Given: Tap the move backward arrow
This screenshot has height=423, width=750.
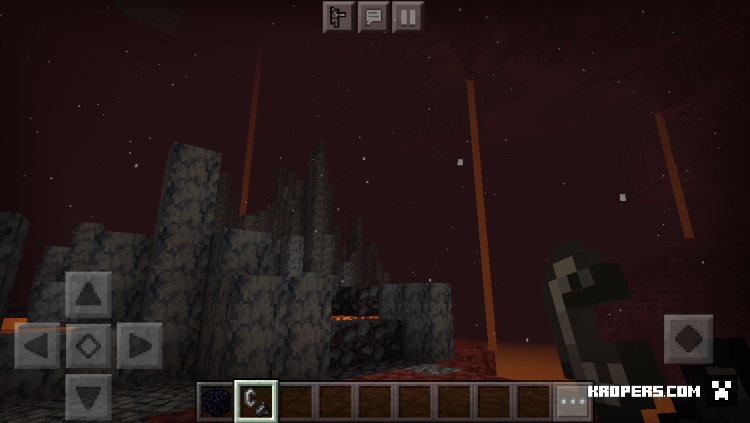Looking at the screenshot, I should [88, 396].
